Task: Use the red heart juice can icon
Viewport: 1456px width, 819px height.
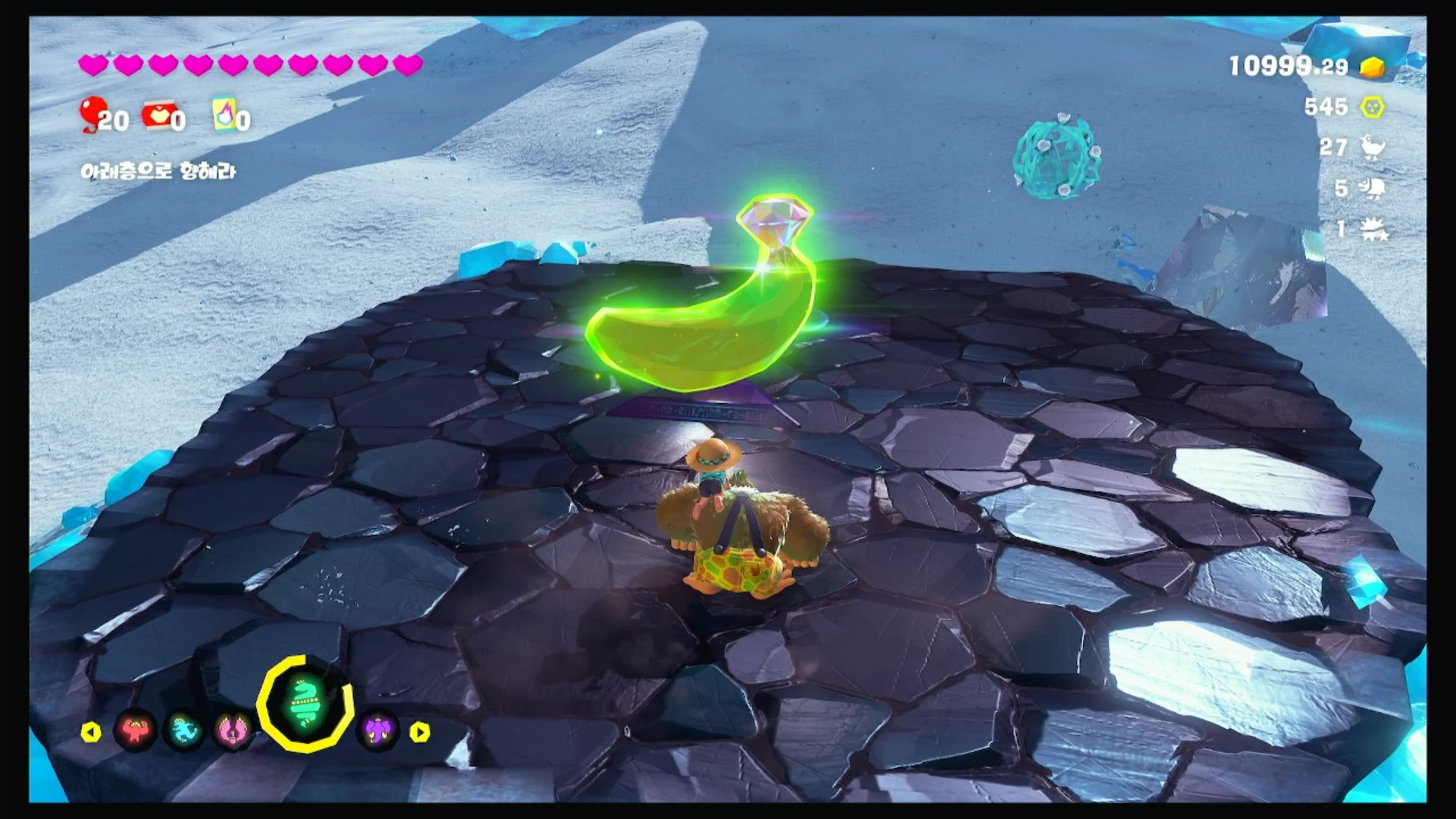Action: point(159,116)
